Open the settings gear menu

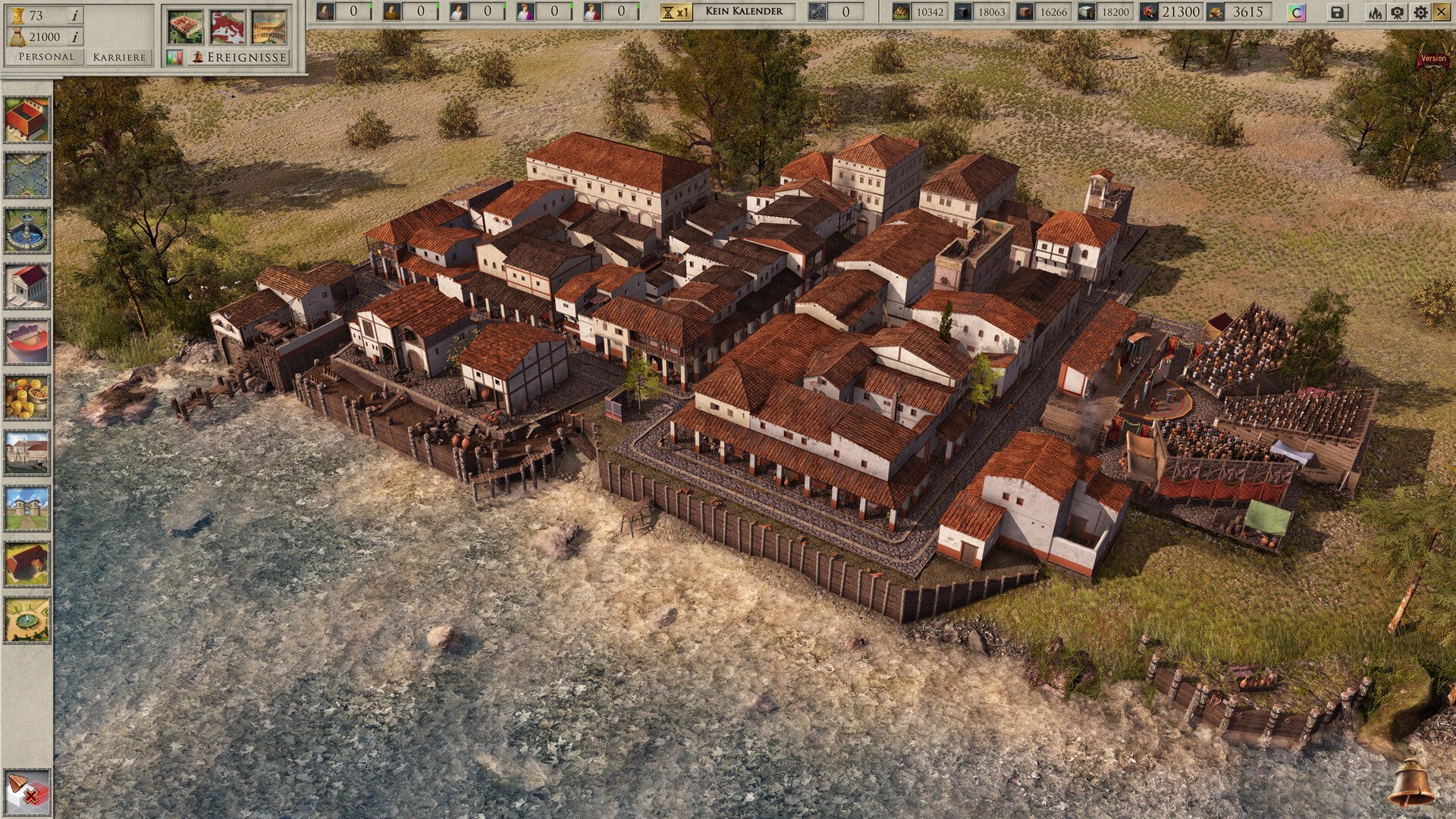click(x=1420, y=12)
